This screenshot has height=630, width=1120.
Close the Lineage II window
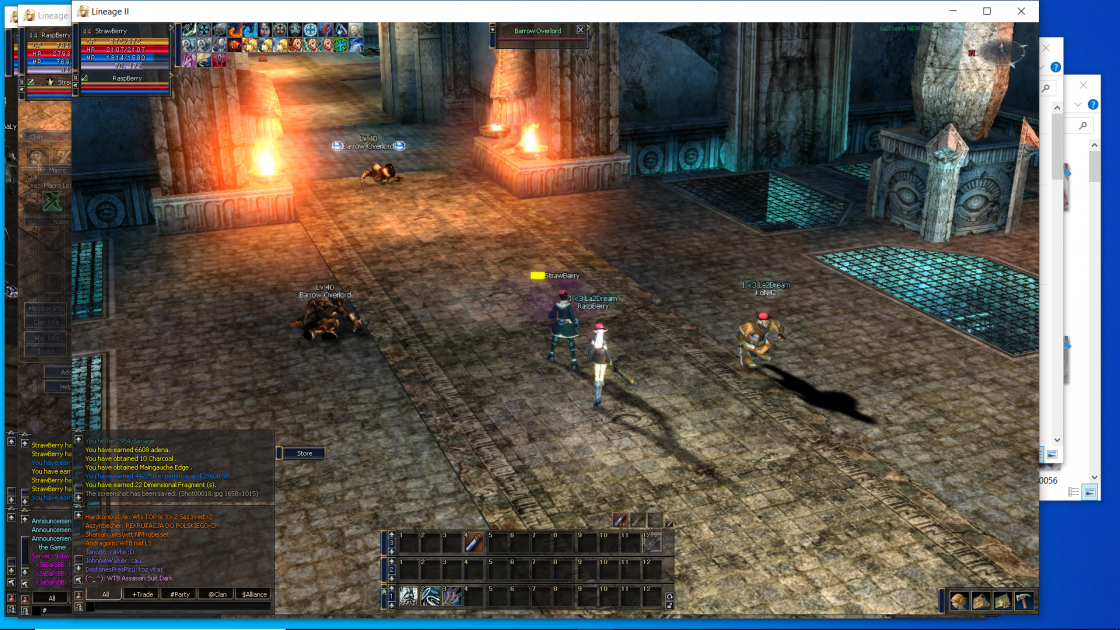[1021, 11]
